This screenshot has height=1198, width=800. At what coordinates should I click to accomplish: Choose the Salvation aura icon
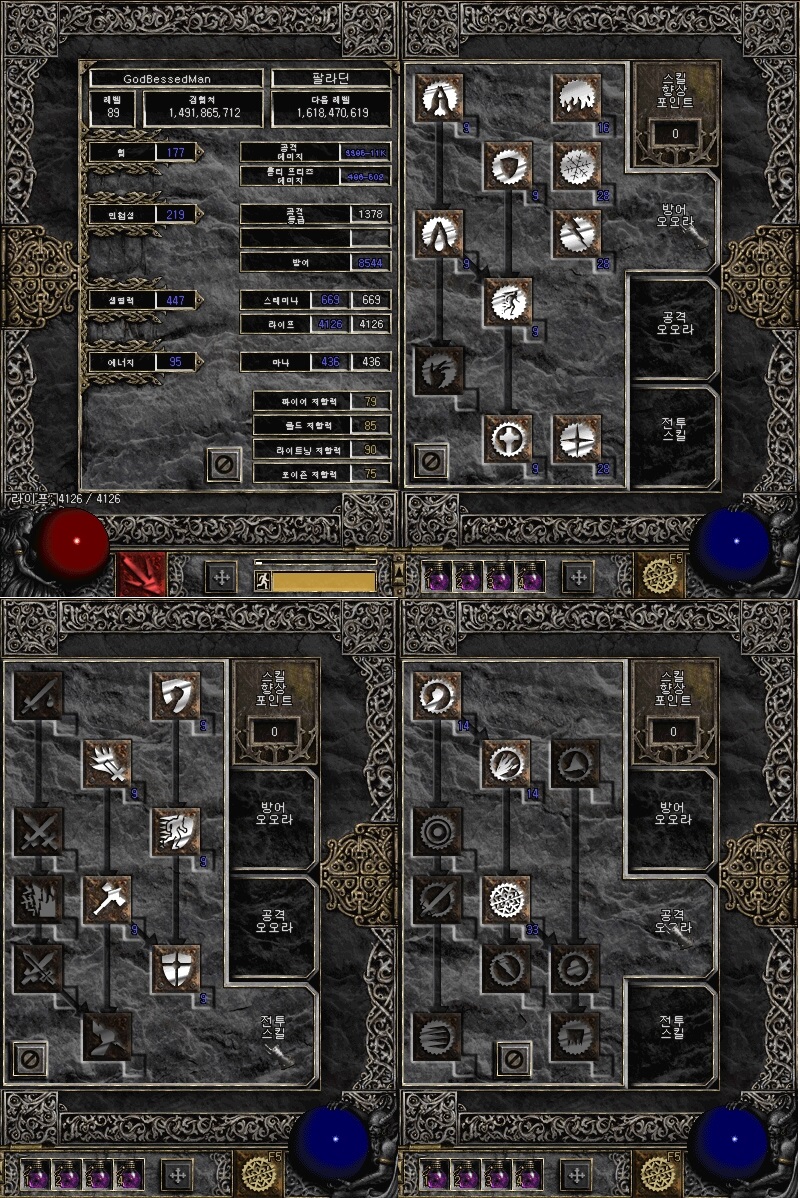pyautogui.click(x=577, y=438)
